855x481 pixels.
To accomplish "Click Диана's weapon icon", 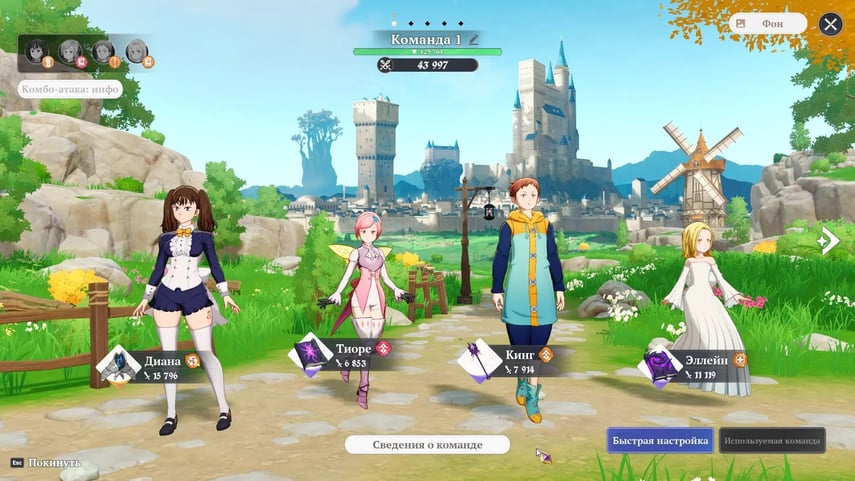I will pos(120,366).
